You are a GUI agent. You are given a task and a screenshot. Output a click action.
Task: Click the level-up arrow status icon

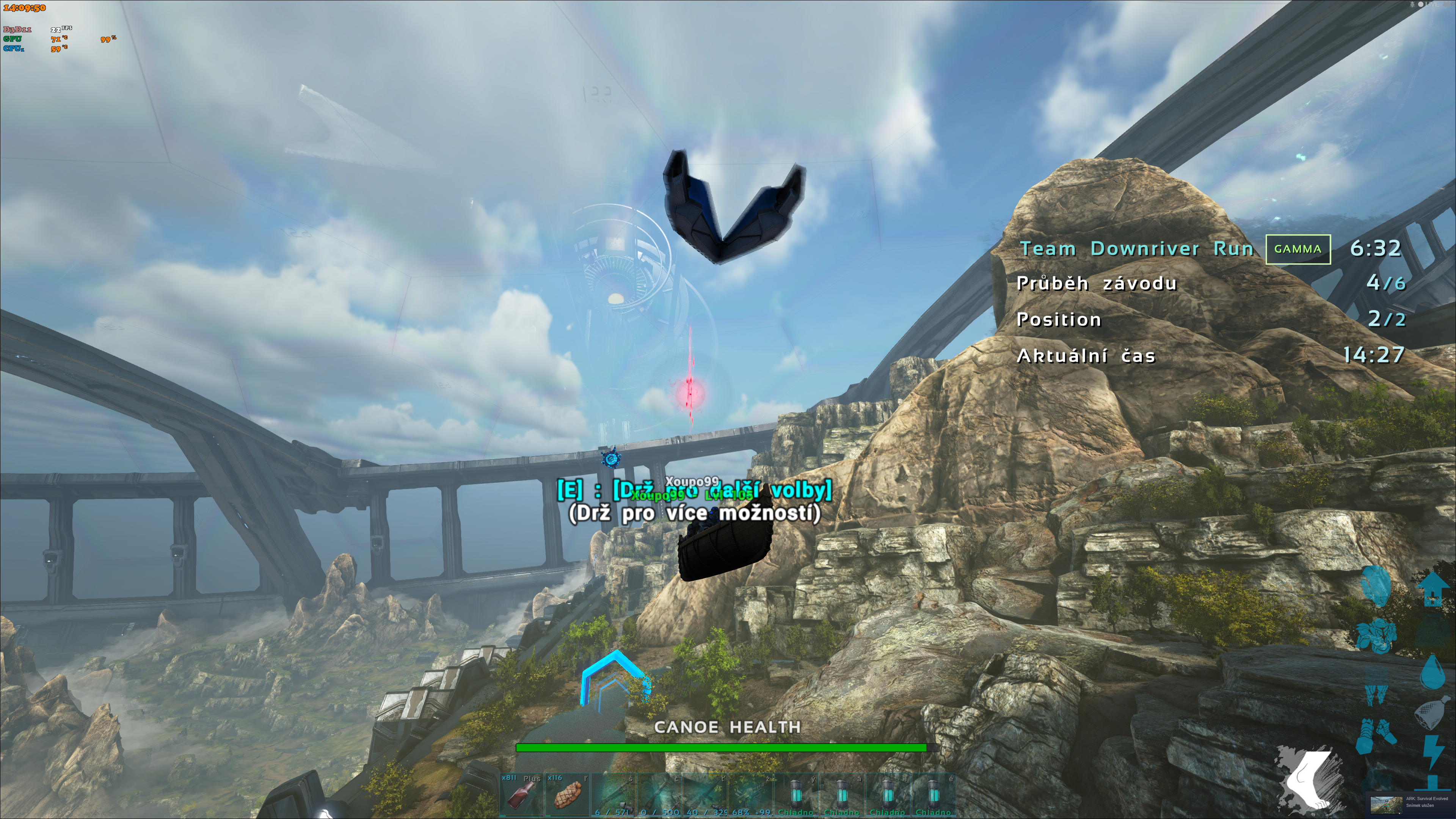[x=1432, y=588]
